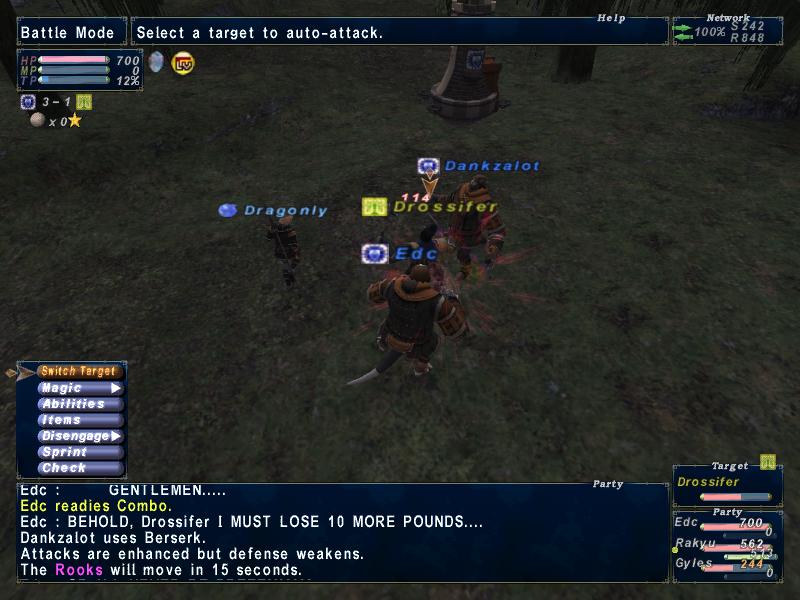The width and height of the screenshot is (800, 600).
Task: Choose Switch Target in the battle menu
Action: point(79,372)
